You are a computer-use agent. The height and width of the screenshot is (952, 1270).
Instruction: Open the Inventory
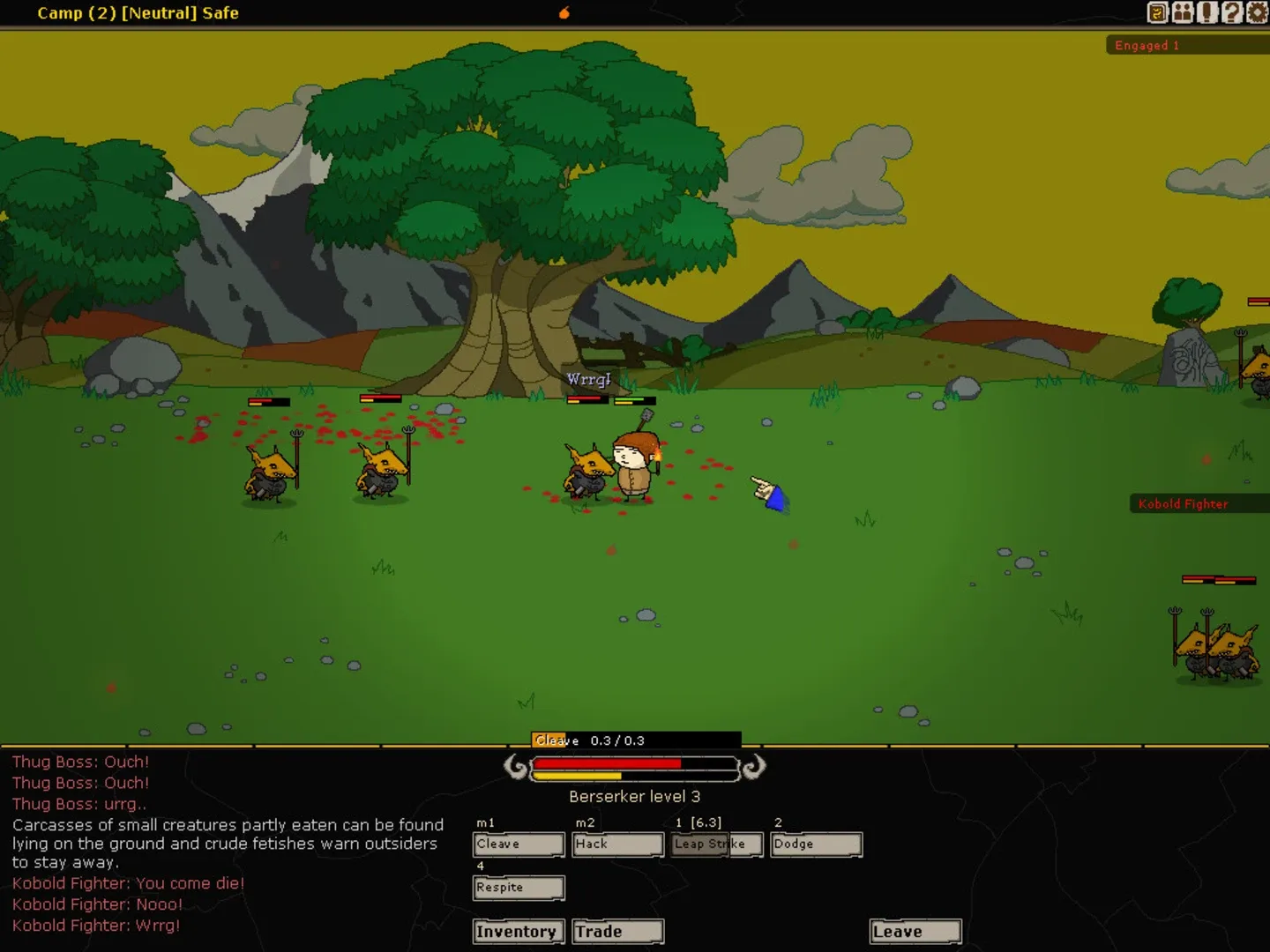click(519, 931)
